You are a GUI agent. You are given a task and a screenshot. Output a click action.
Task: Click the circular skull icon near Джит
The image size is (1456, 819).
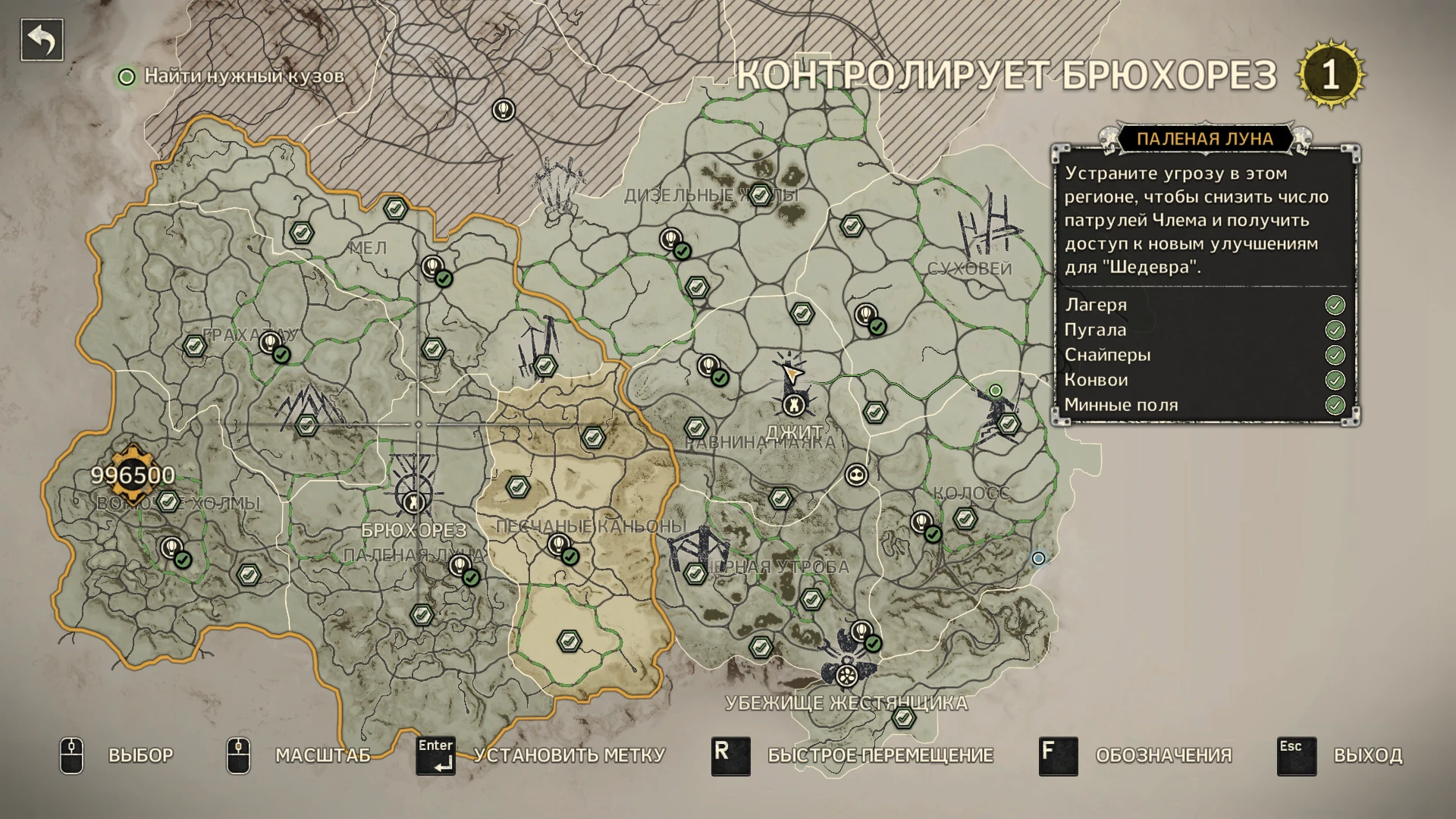pos(855,476)
